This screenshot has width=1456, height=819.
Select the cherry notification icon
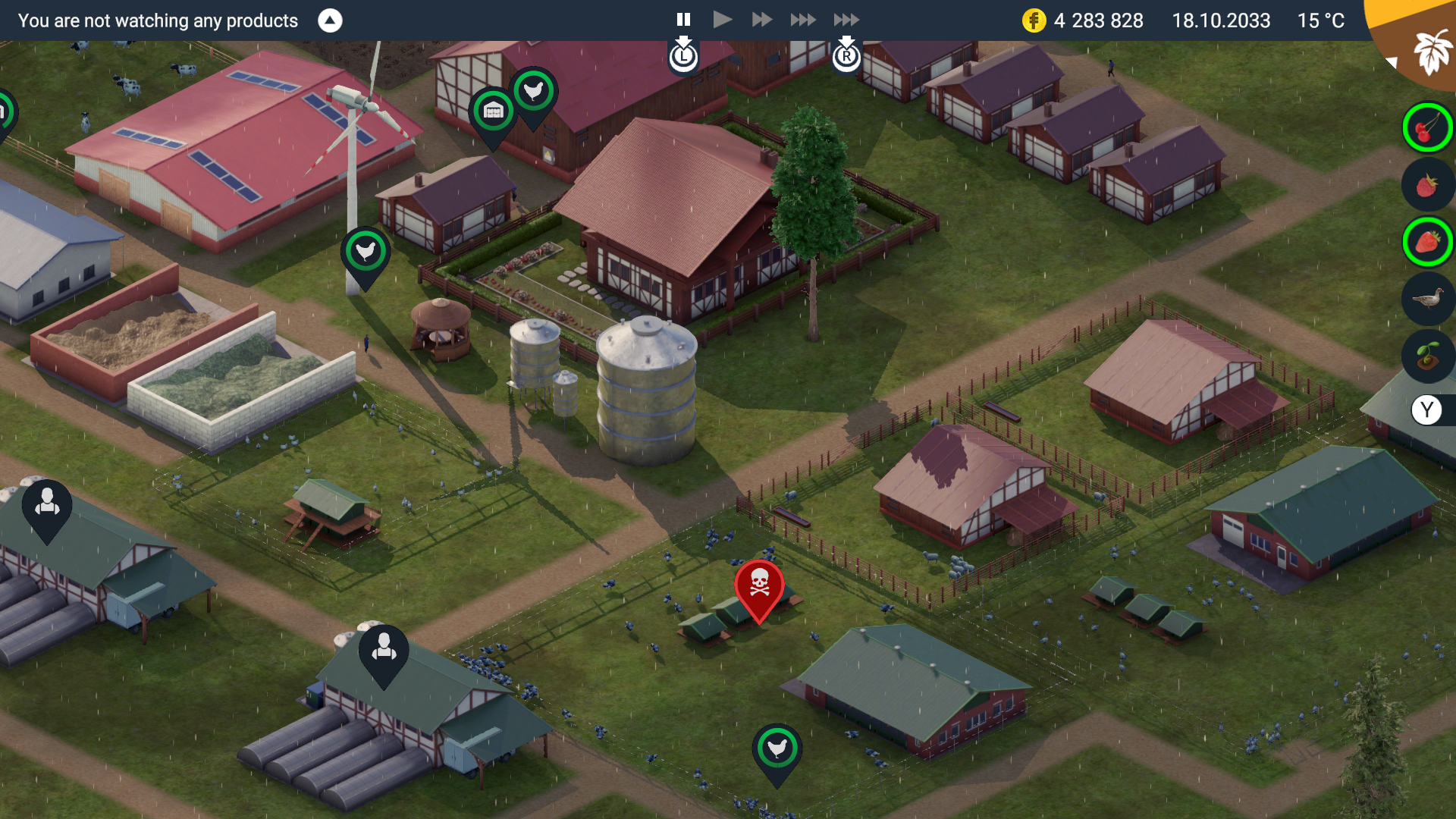1427,128
